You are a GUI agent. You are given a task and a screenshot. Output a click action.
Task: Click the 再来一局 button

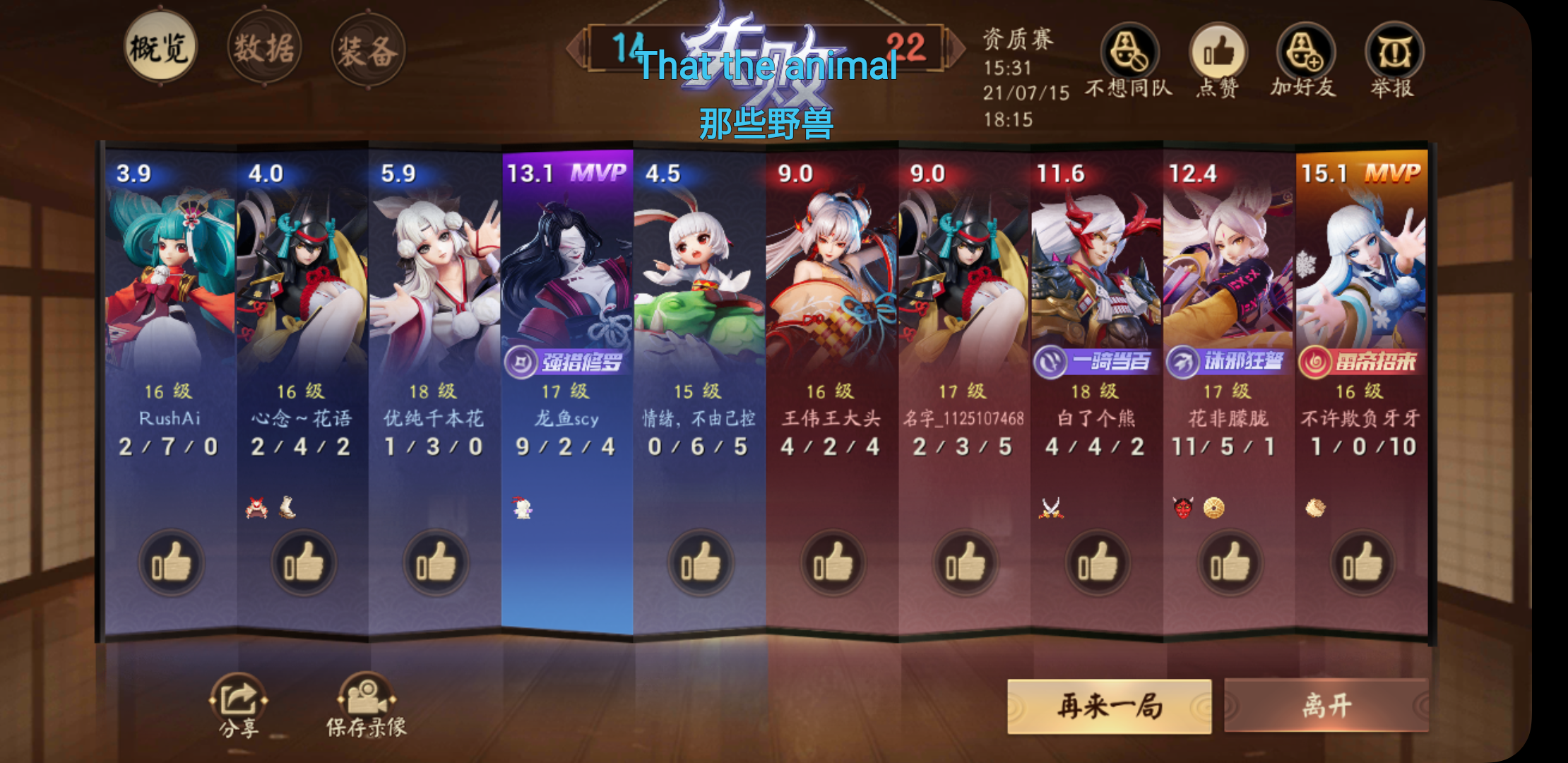click(x=1110, y=705)
